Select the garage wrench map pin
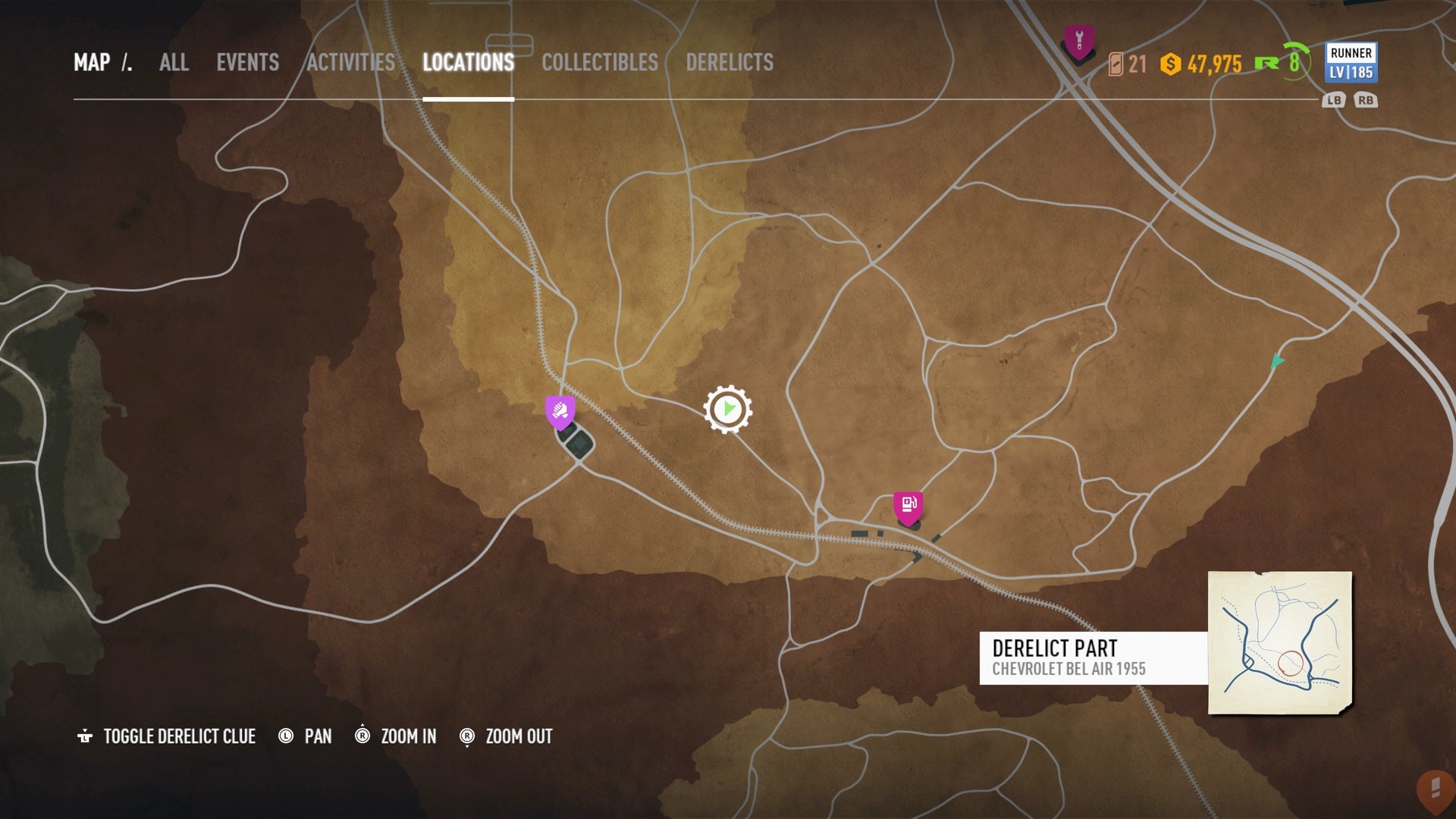The height and width of the screenshot is (819, 1456). click(x=1078, y=43)
